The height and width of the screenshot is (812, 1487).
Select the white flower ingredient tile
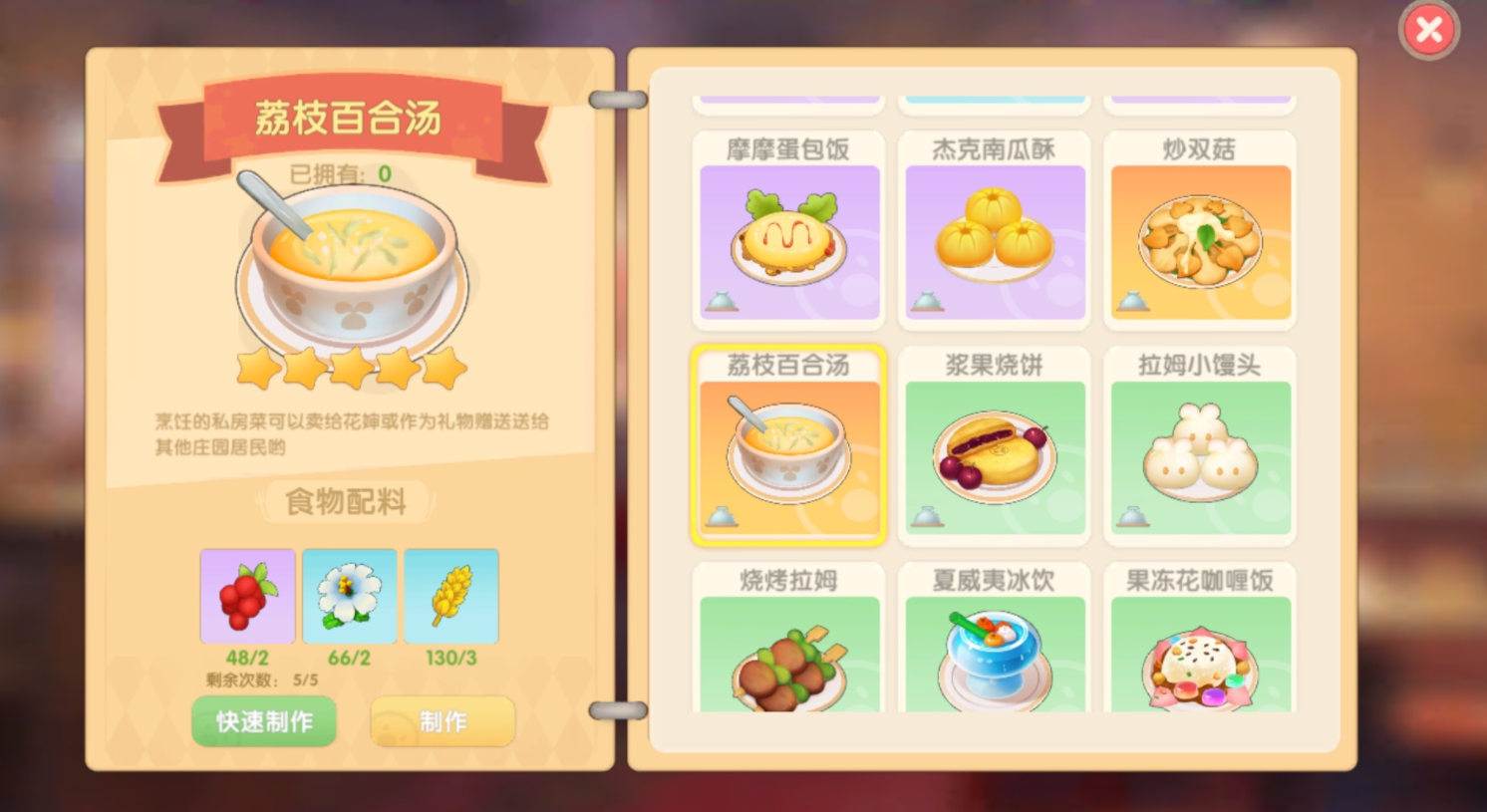(349, 595)
